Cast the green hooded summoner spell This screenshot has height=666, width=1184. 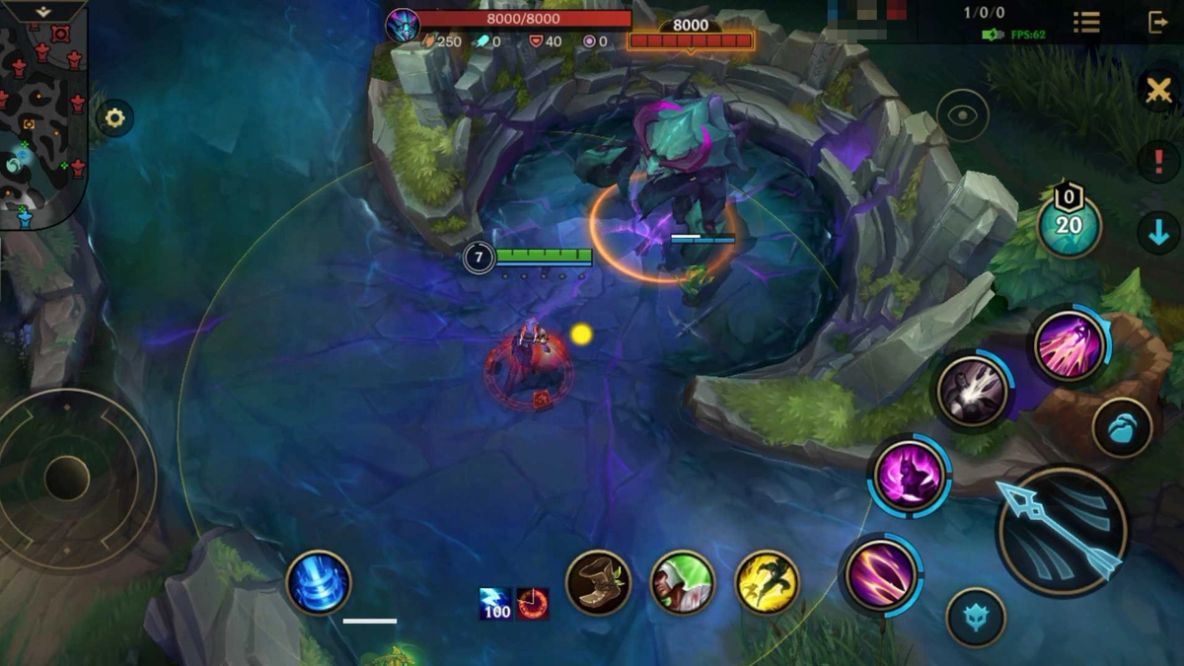point(683,583)
